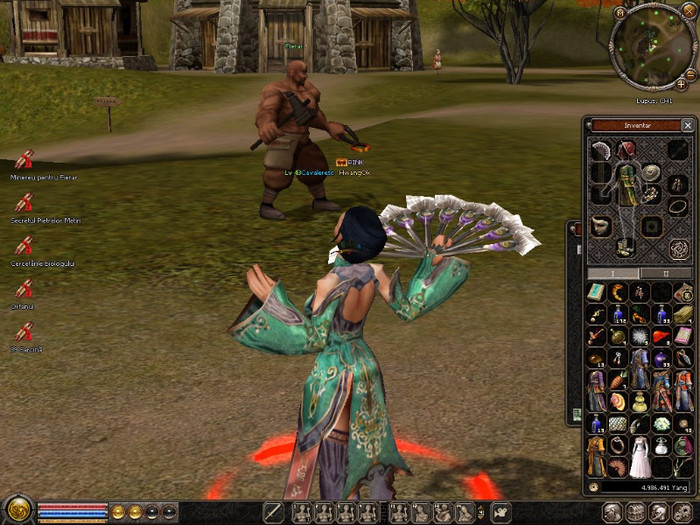Click the circular minimap
This screenshot has width=700, height=525.
point(651,46)
